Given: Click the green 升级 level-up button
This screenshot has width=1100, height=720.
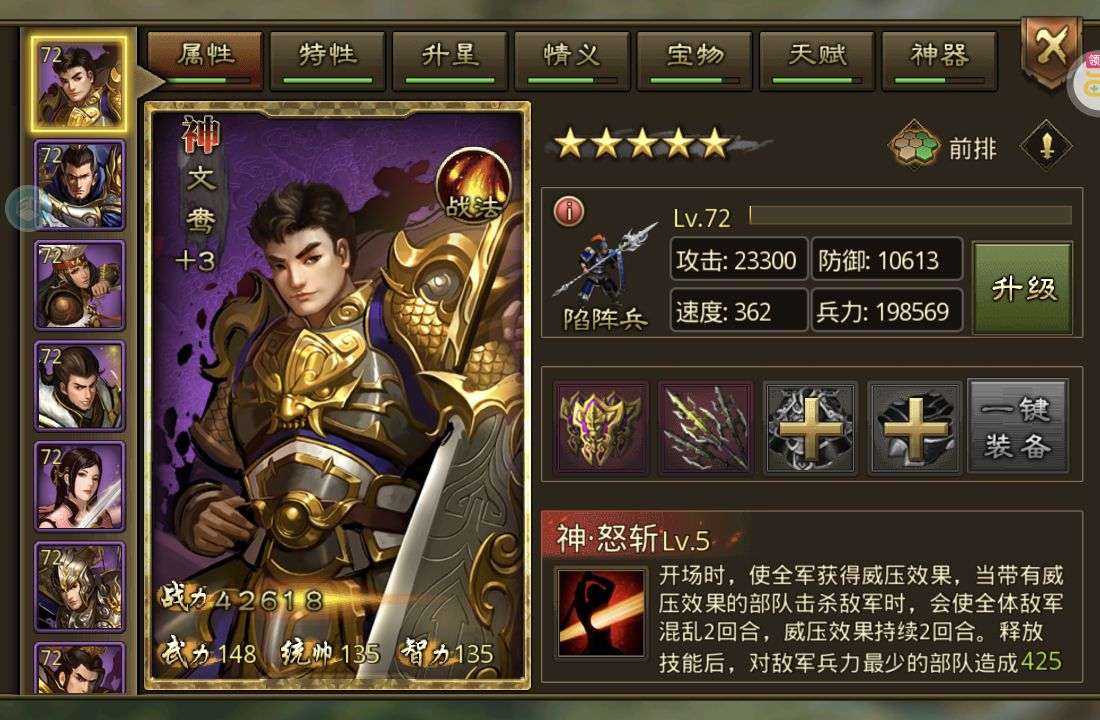Looking at the screenshot, I should pos(1023,289).
